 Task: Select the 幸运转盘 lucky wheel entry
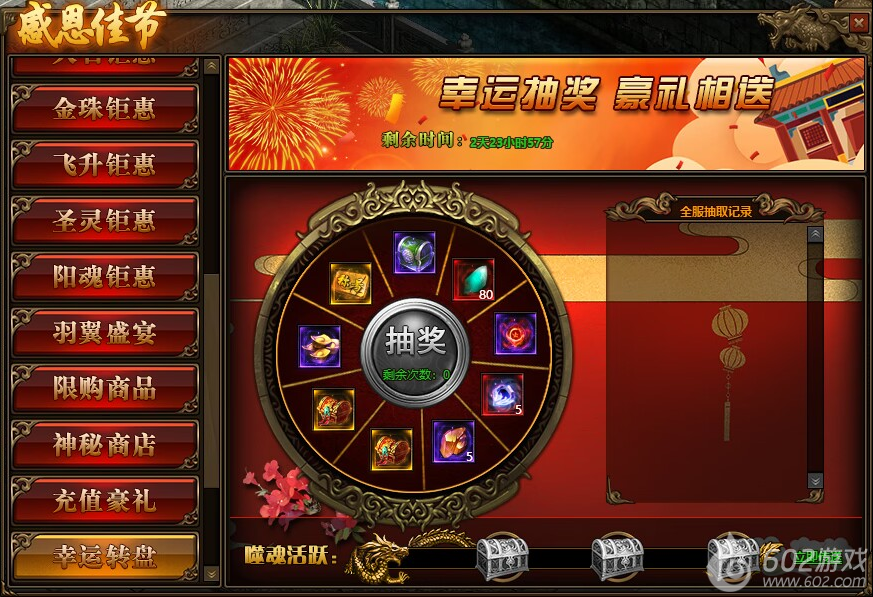pos(104,556)
